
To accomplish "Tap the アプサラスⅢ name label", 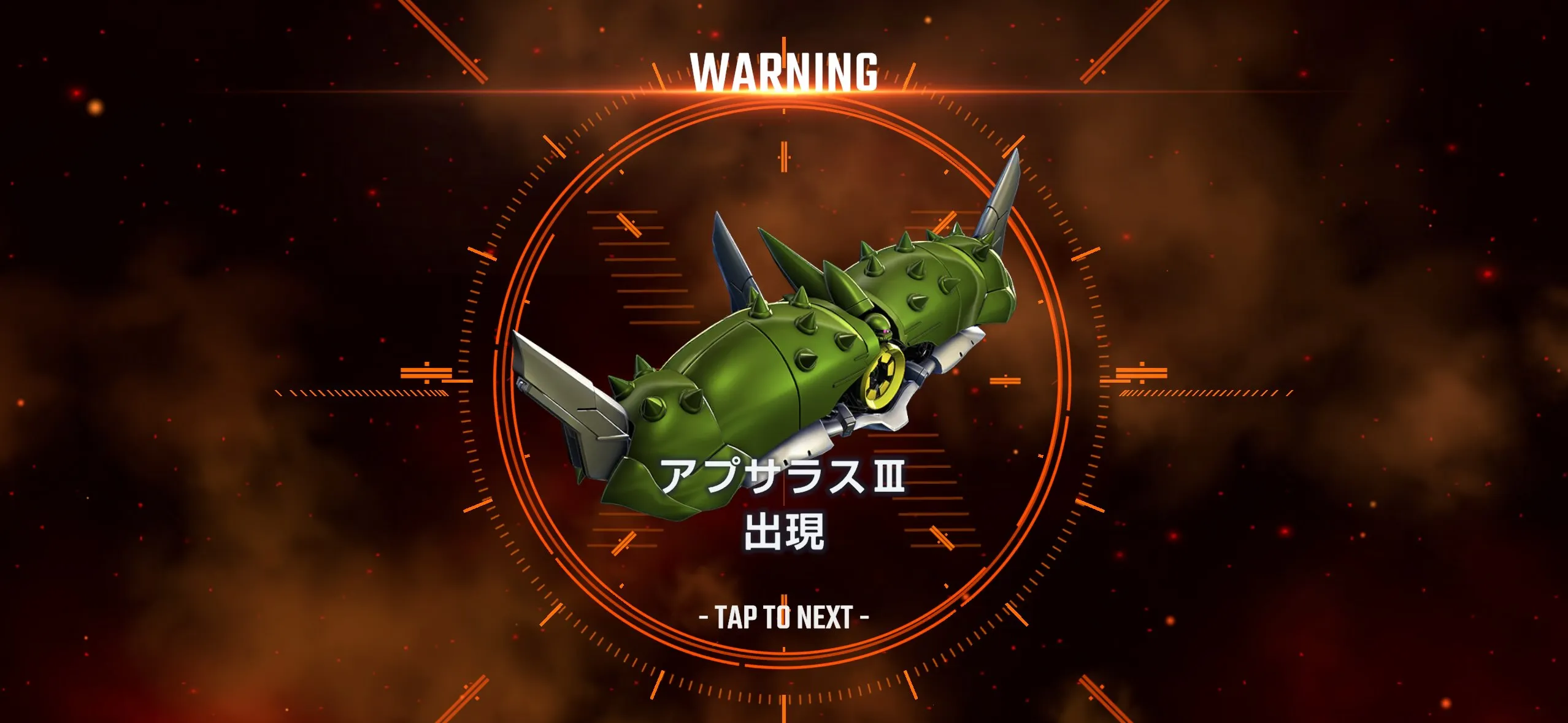I will coord(785,484).
